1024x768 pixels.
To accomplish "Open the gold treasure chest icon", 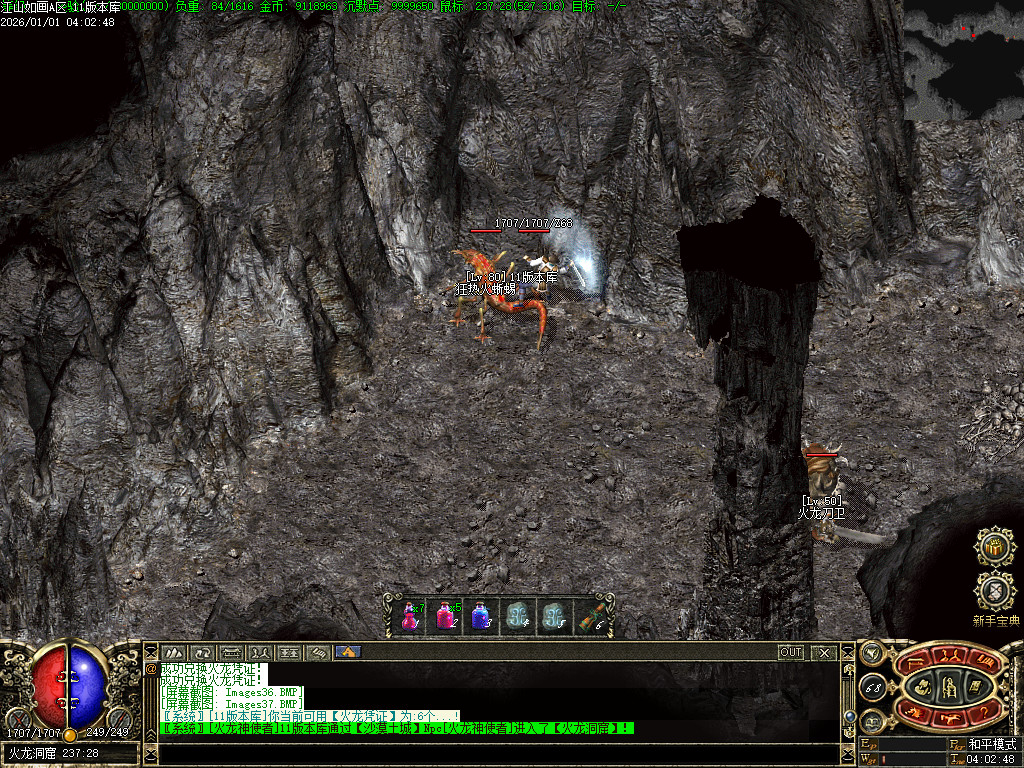I will [x=994, y=546].
